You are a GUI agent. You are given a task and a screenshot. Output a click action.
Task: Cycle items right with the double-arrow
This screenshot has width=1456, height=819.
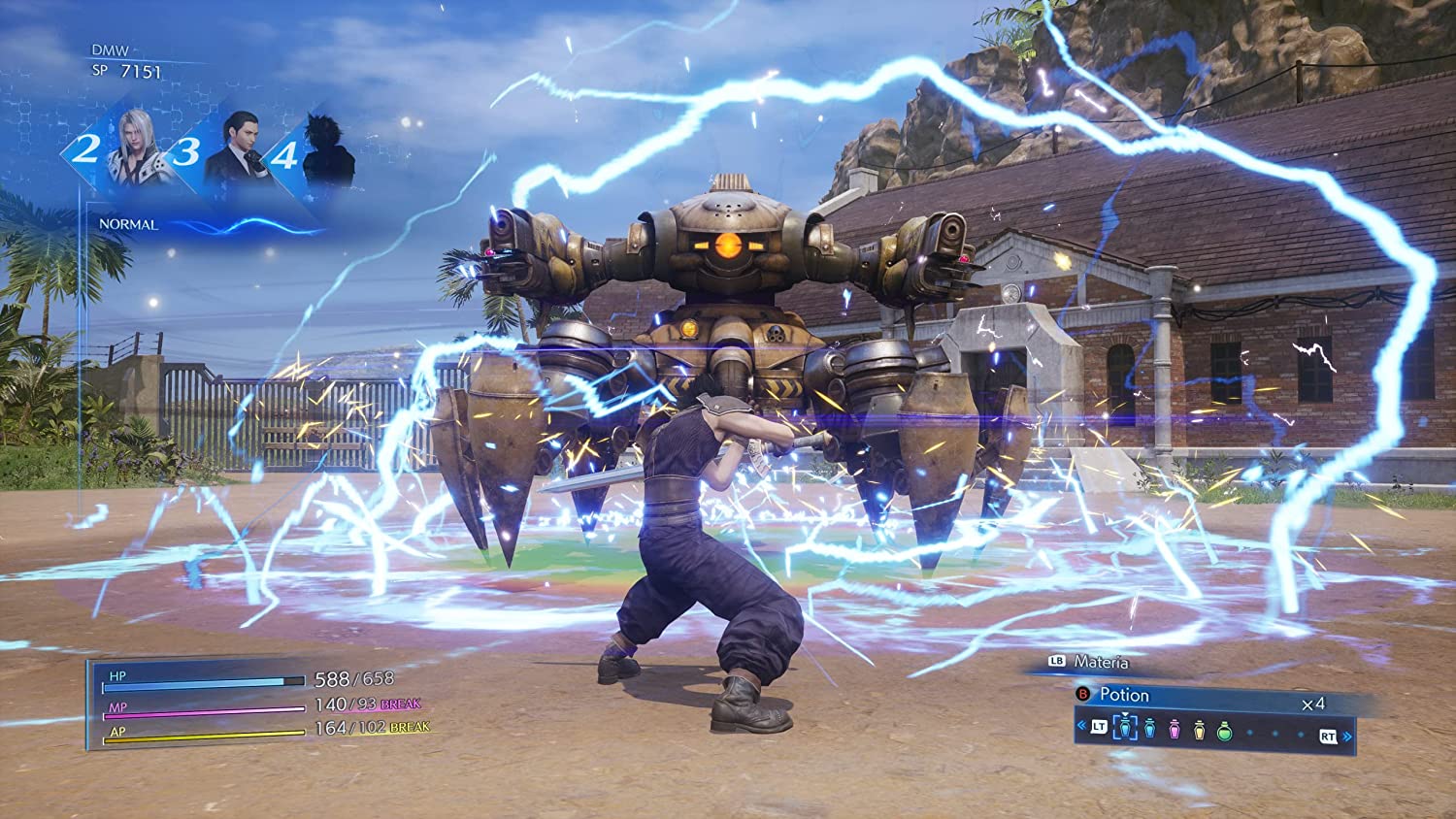pos(1348,737)
